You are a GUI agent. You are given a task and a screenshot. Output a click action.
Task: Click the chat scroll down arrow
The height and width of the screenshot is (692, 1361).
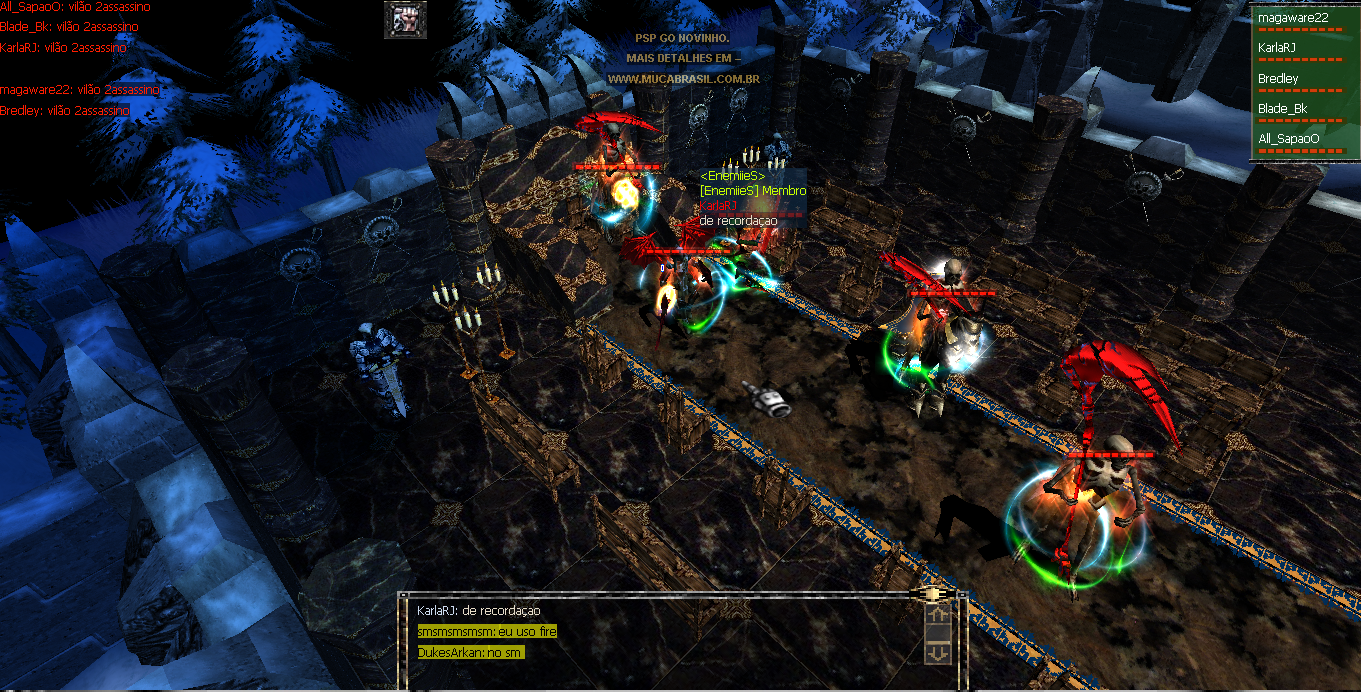(938, 652)
